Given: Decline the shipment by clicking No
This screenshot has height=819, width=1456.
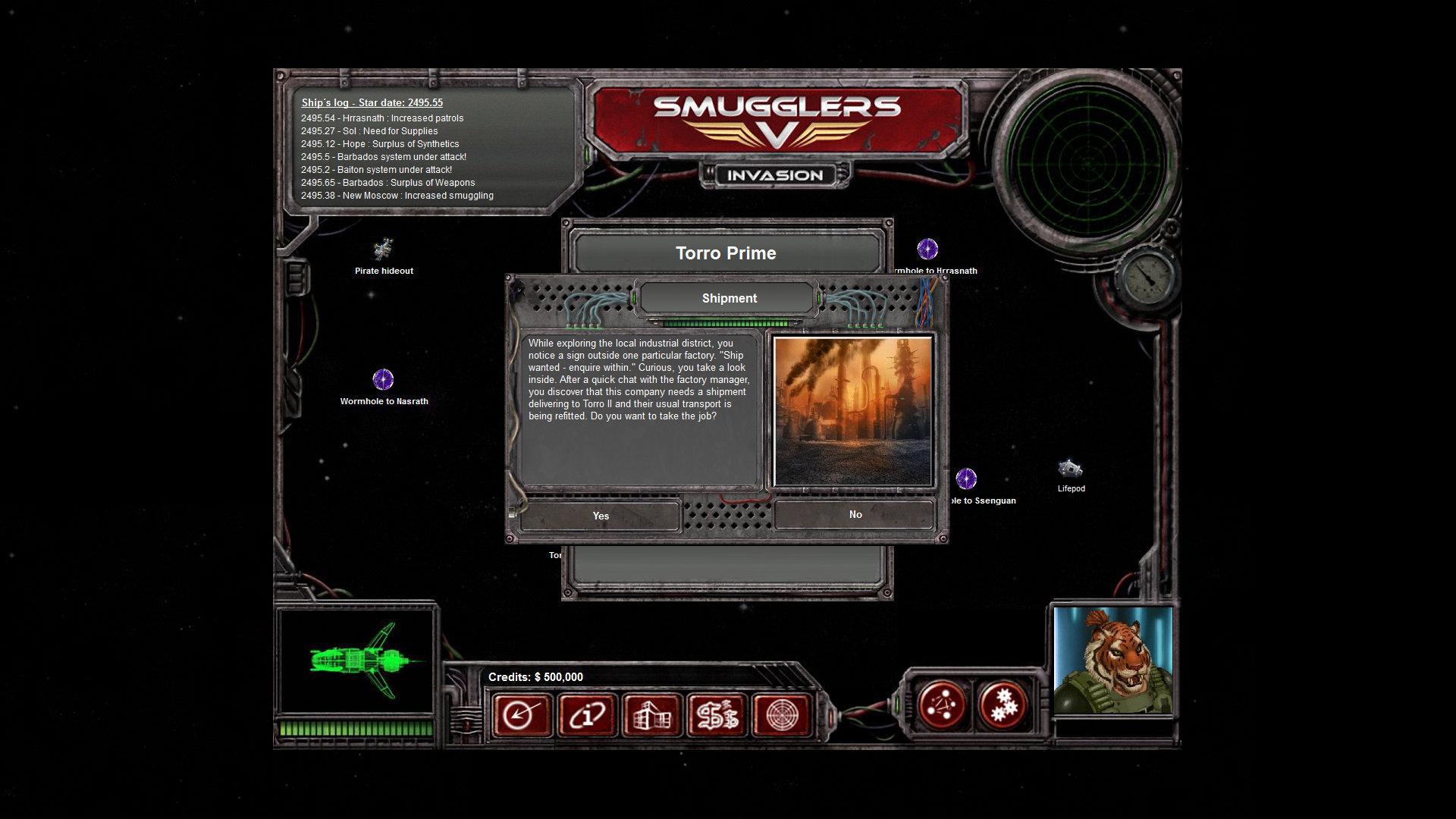Looking at the screenshot, I should coord(855,514).
